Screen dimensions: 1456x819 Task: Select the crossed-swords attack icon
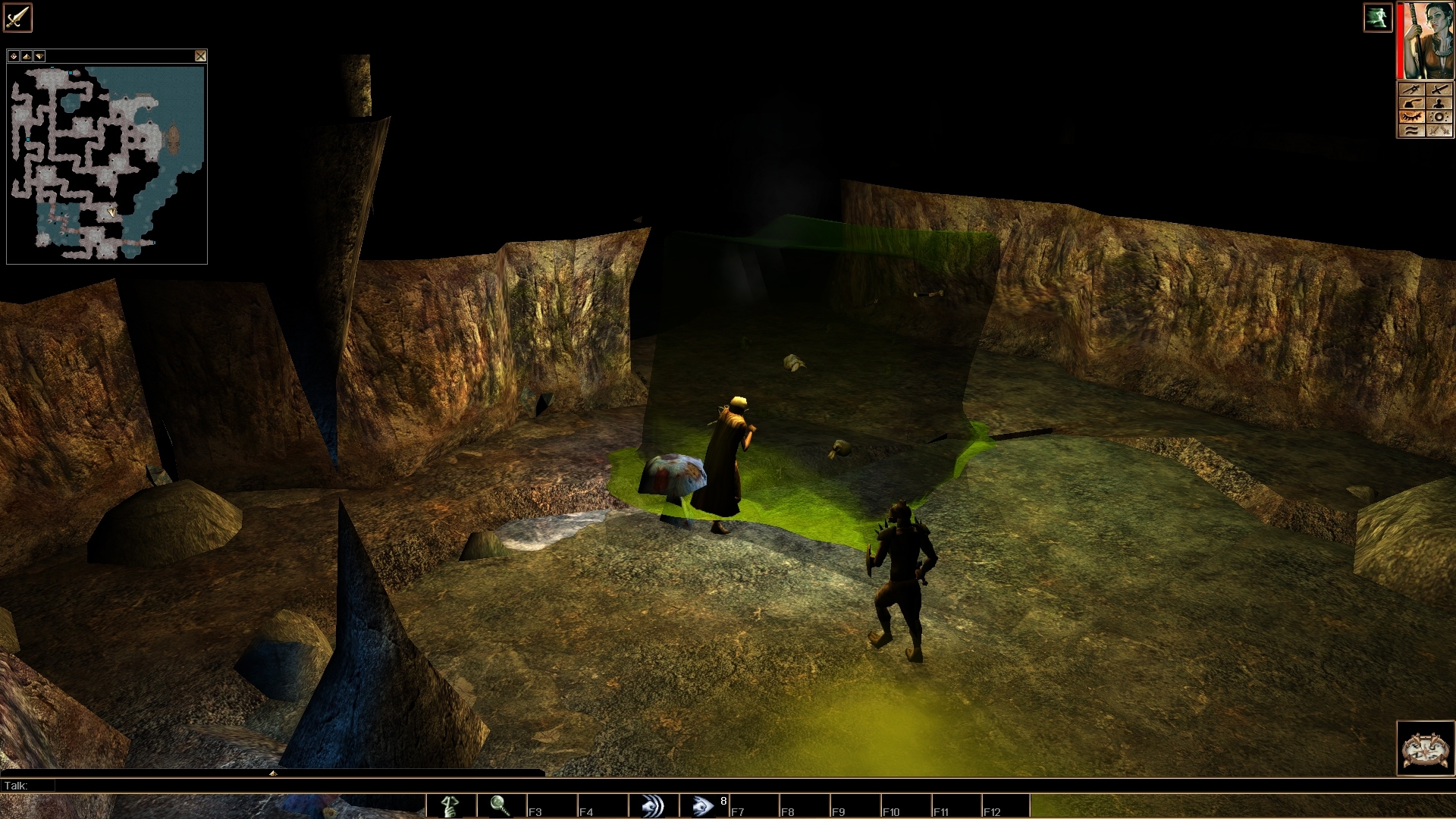click(x=1437, y=89)
